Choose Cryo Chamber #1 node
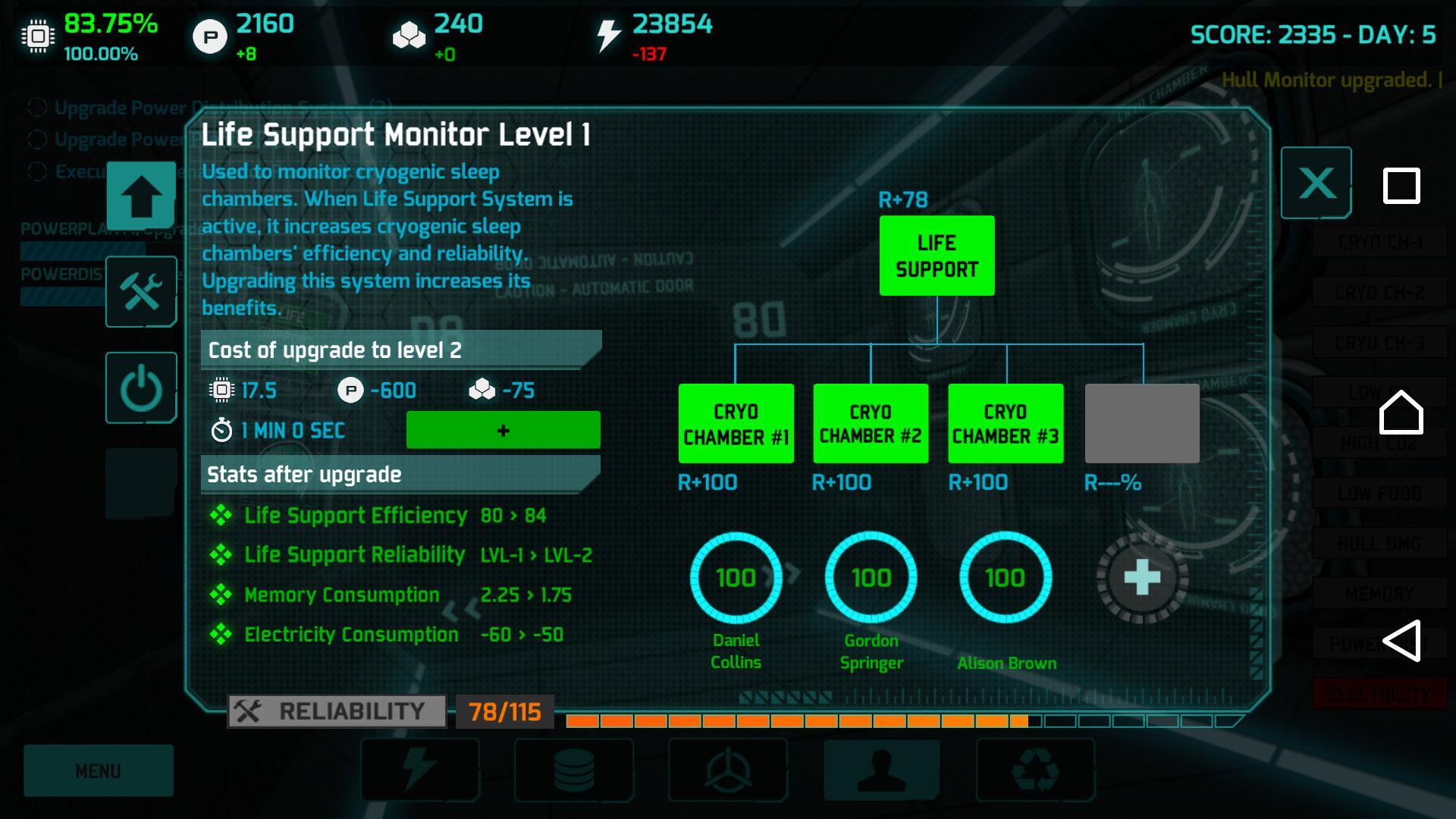The image size is (1456, 819). click(736, 423)
